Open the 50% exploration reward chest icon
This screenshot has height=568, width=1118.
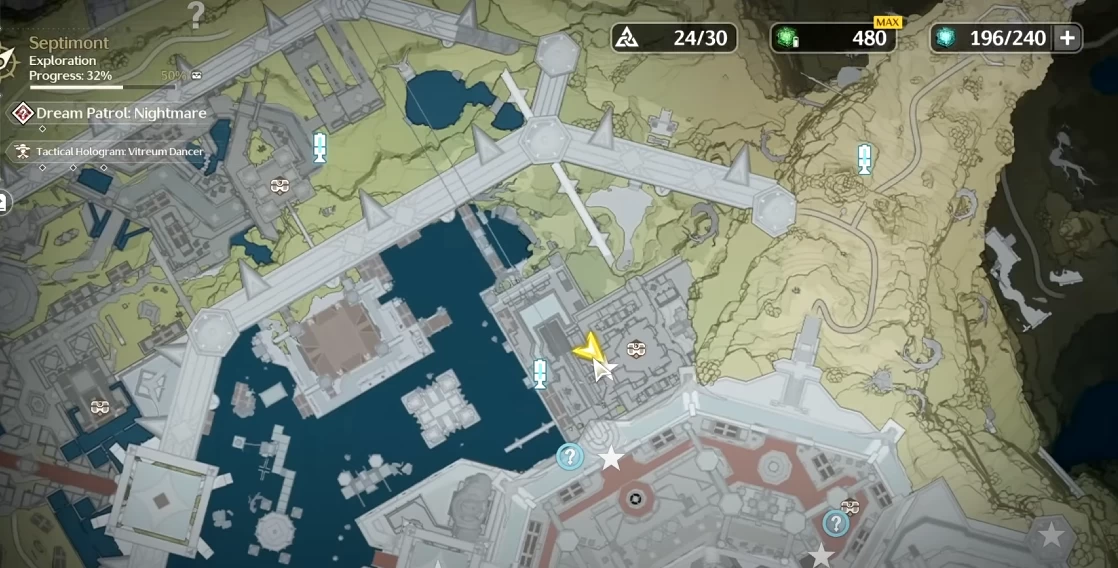196,75
